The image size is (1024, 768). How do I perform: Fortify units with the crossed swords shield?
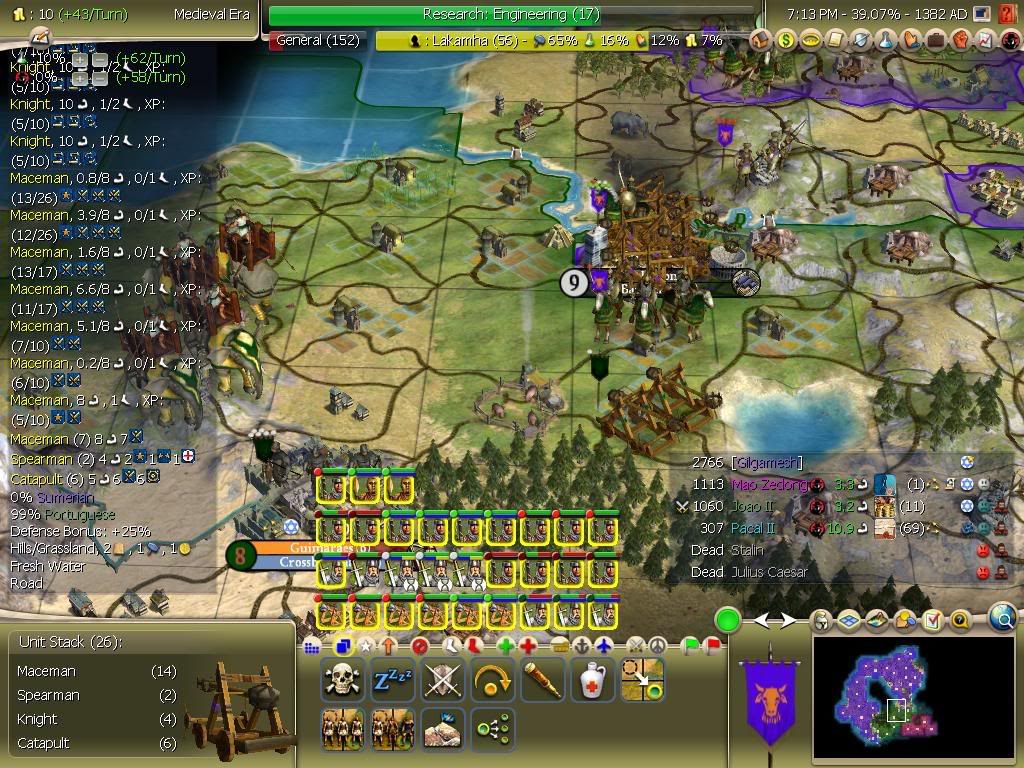[442, 680]
